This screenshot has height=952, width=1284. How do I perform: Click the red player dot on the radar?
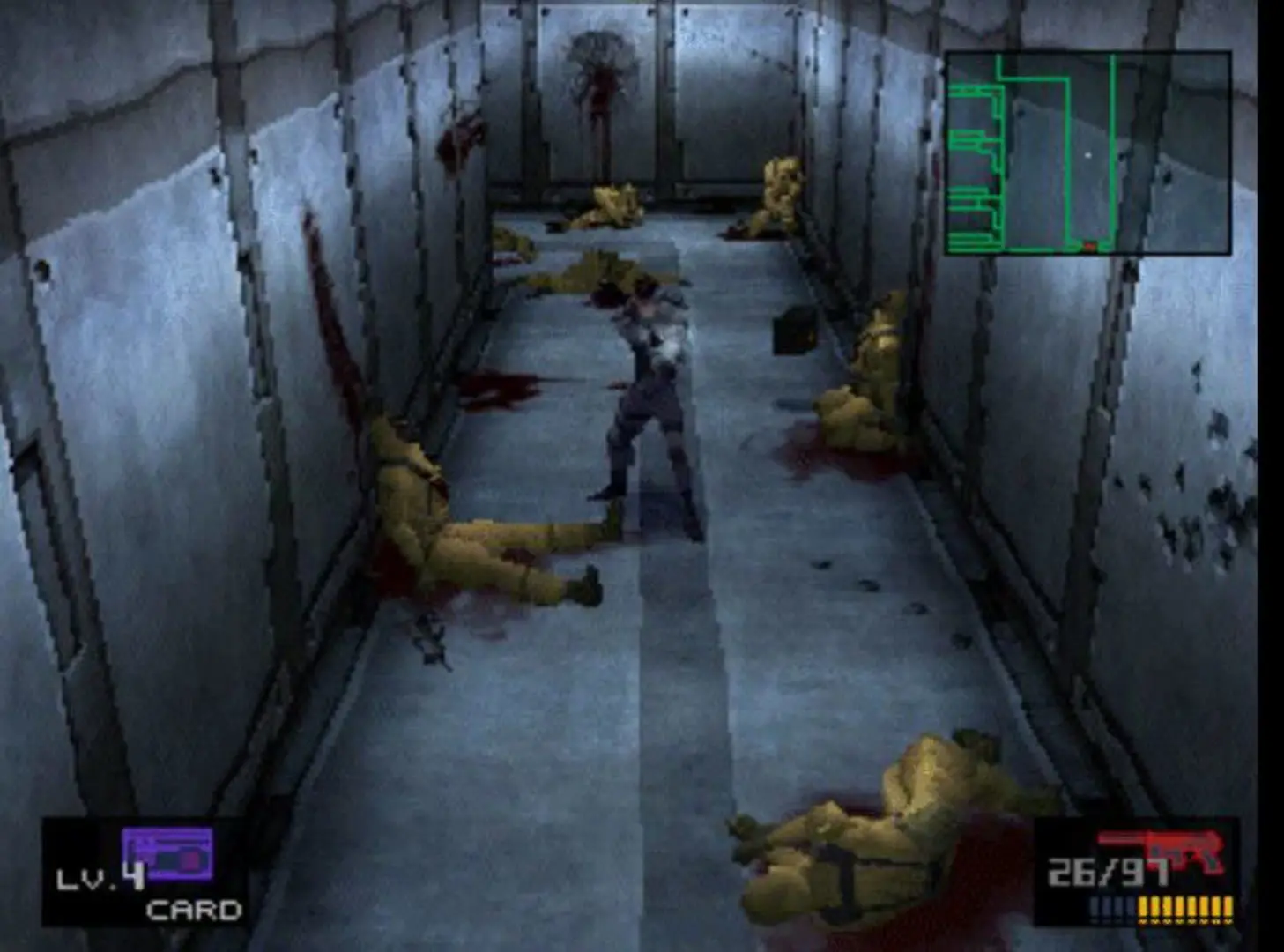click(1087, 247)
